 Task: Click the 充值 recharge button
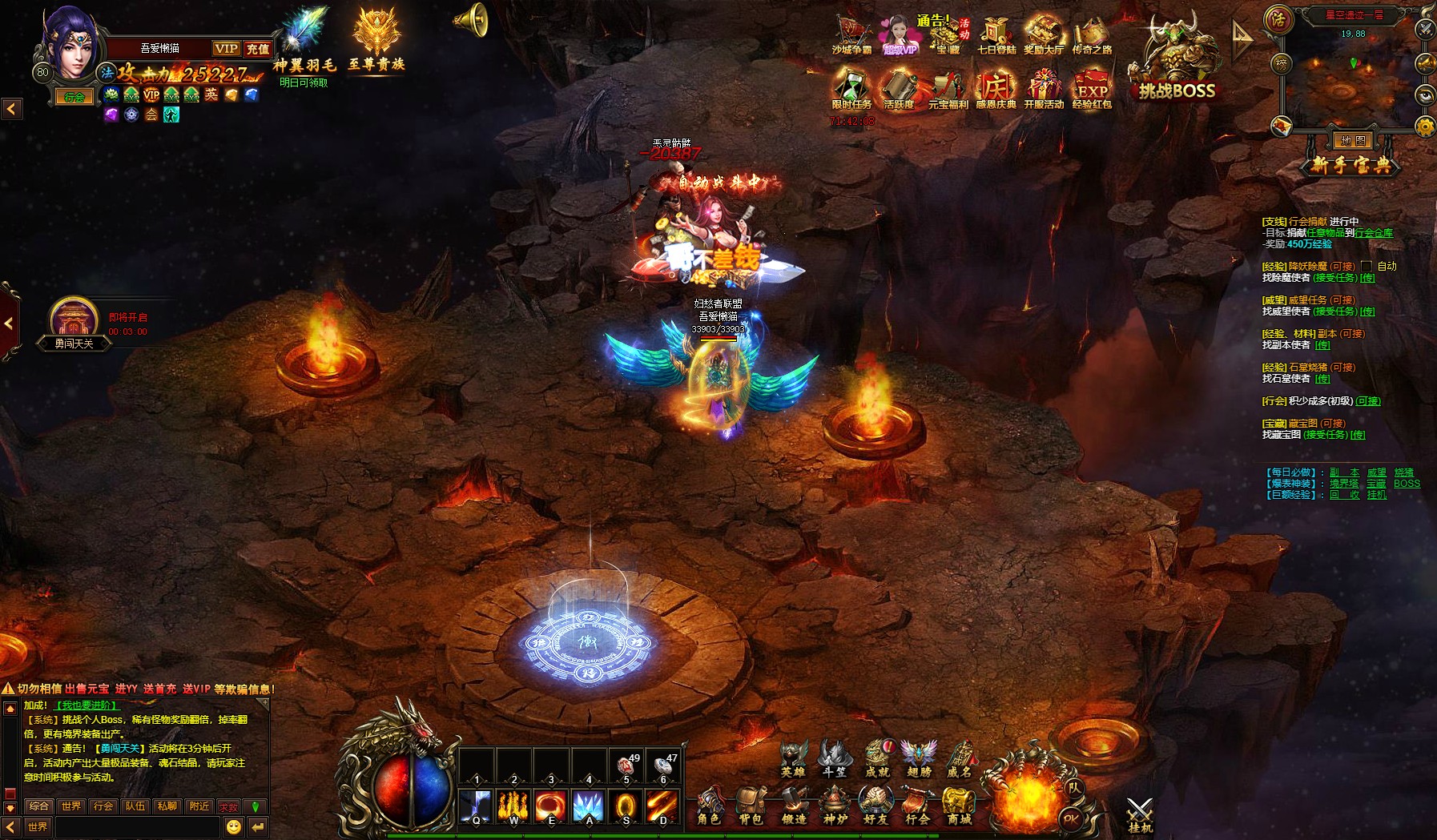(x=258, y=49)
